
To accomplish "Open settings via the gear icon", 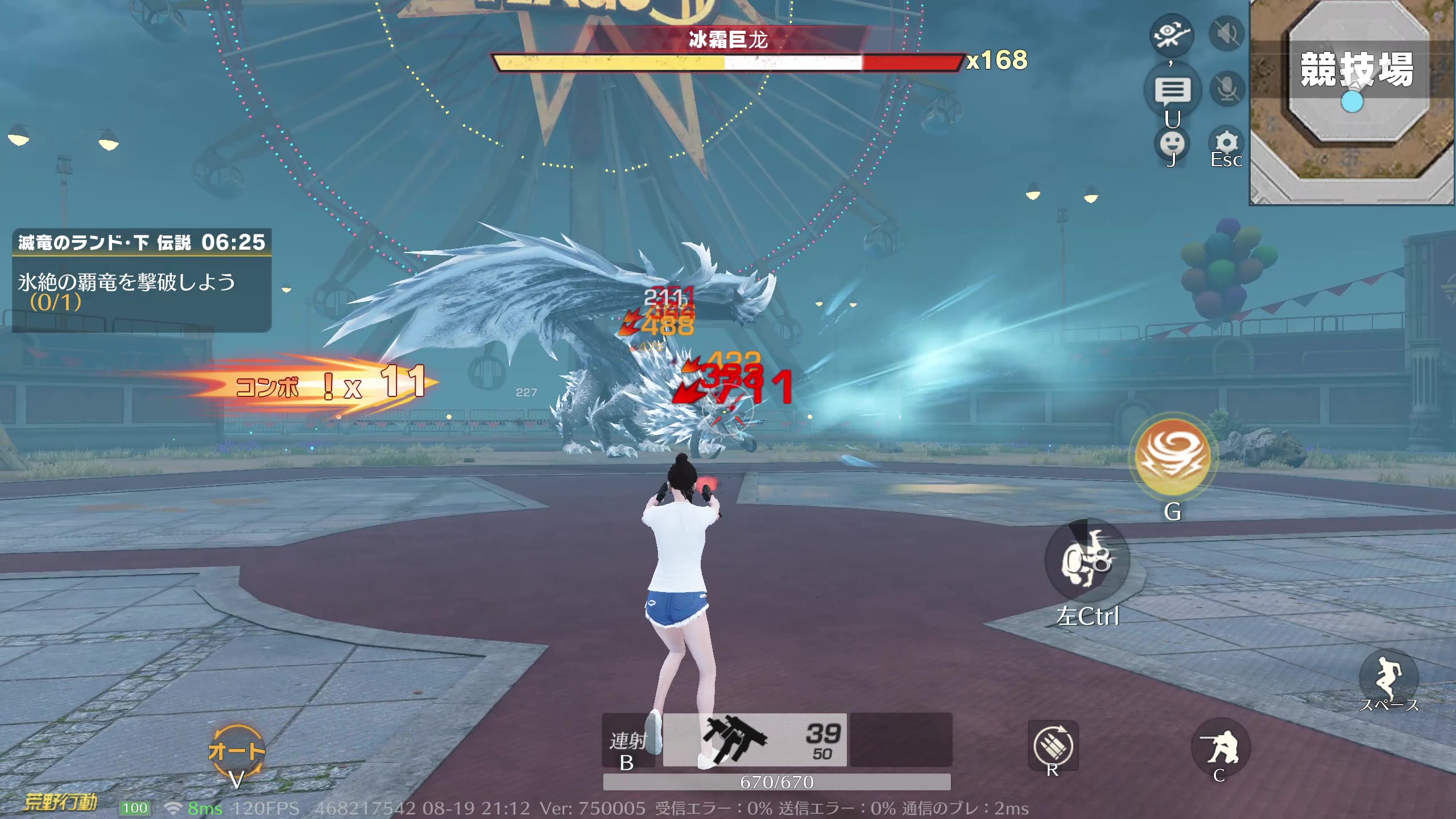I will tap(1226, 143).
